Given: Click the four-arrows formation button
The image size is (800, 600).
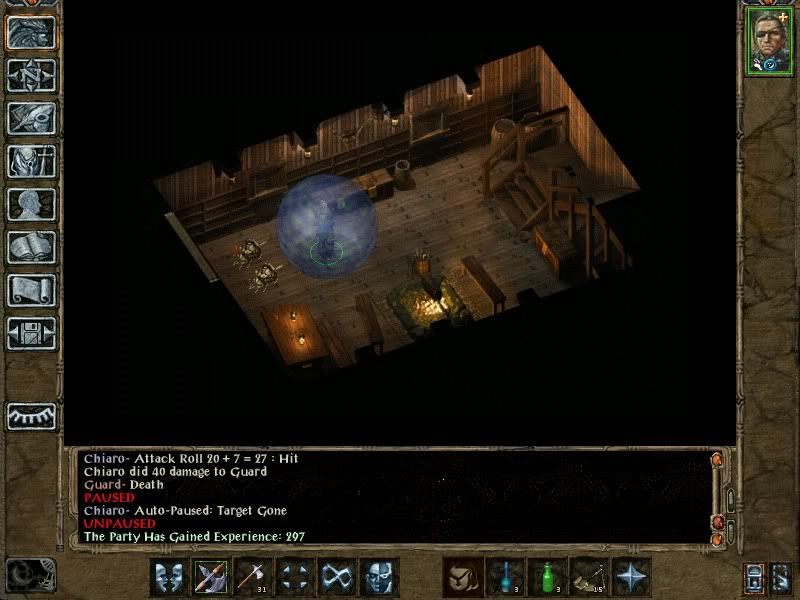Looking at the screenshot, I should [x=295, y=577].
